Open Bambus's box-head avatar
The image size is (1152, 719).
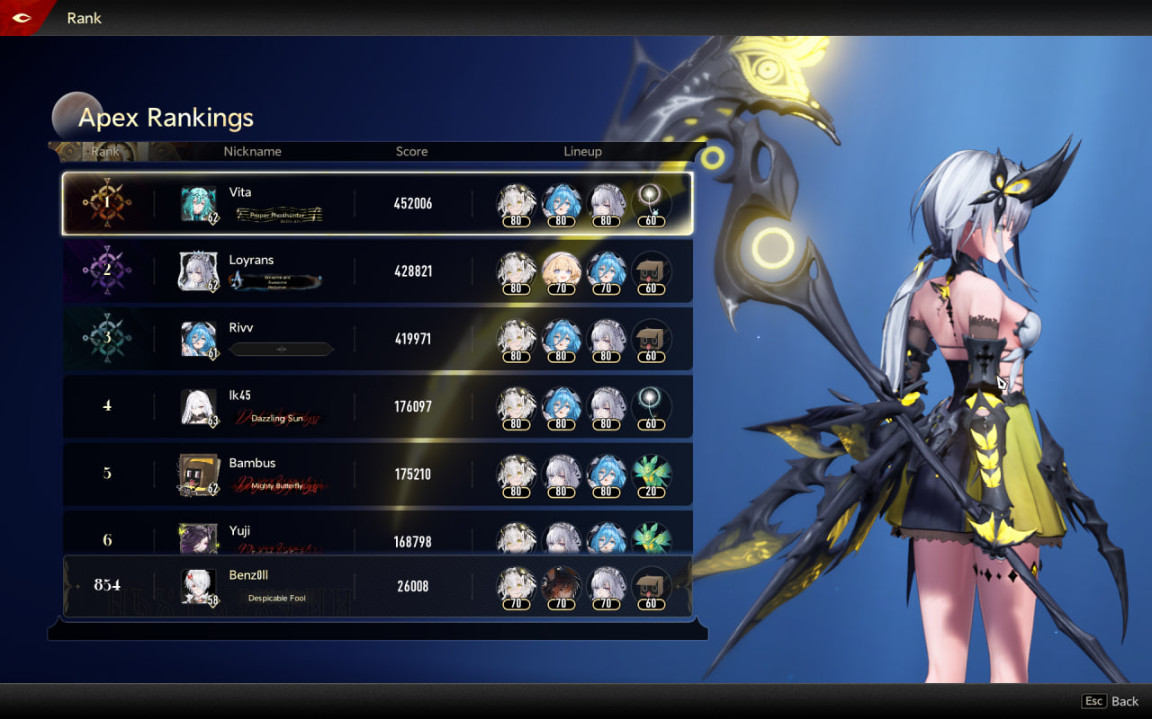tap(197, 474)
